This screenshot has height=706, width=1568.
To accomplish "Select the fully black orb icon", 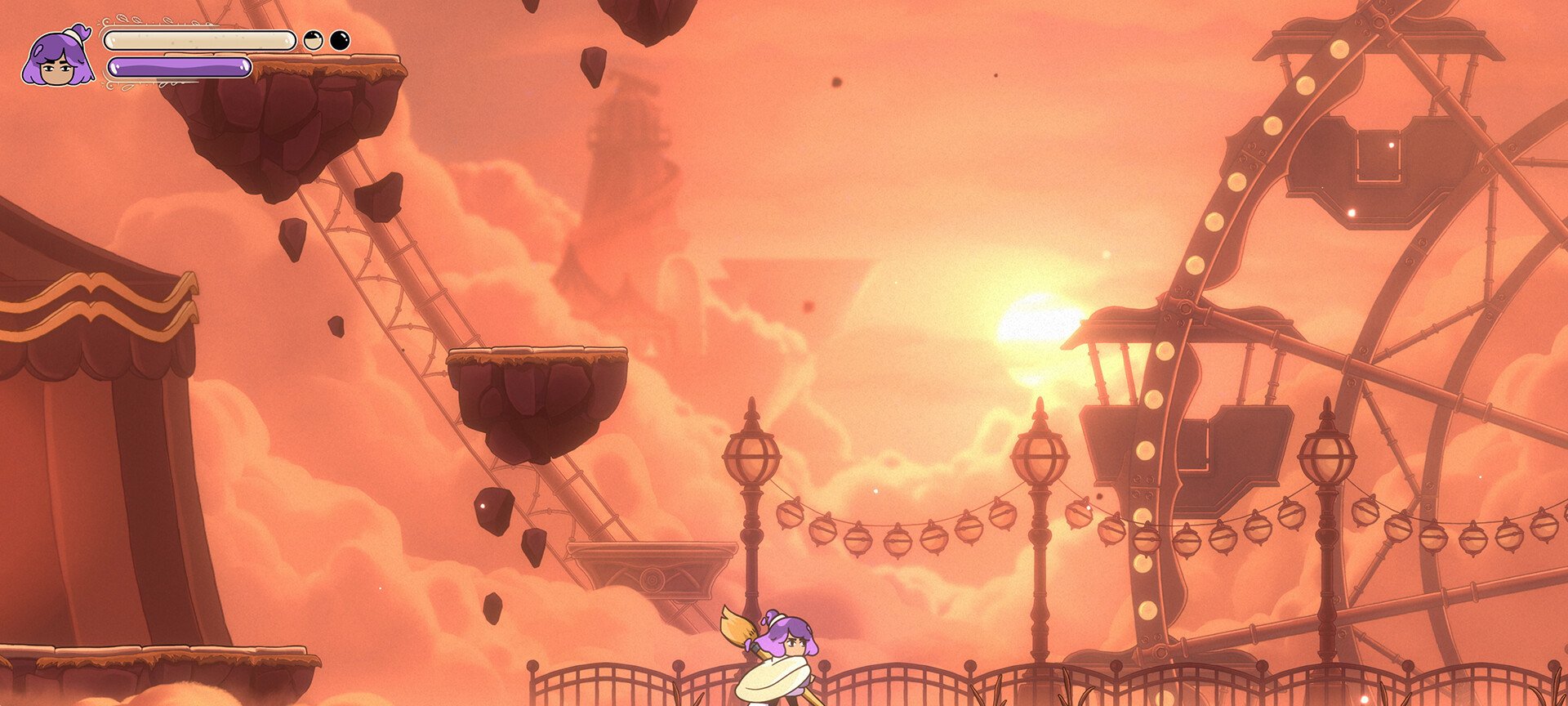I will coord(340,40).
